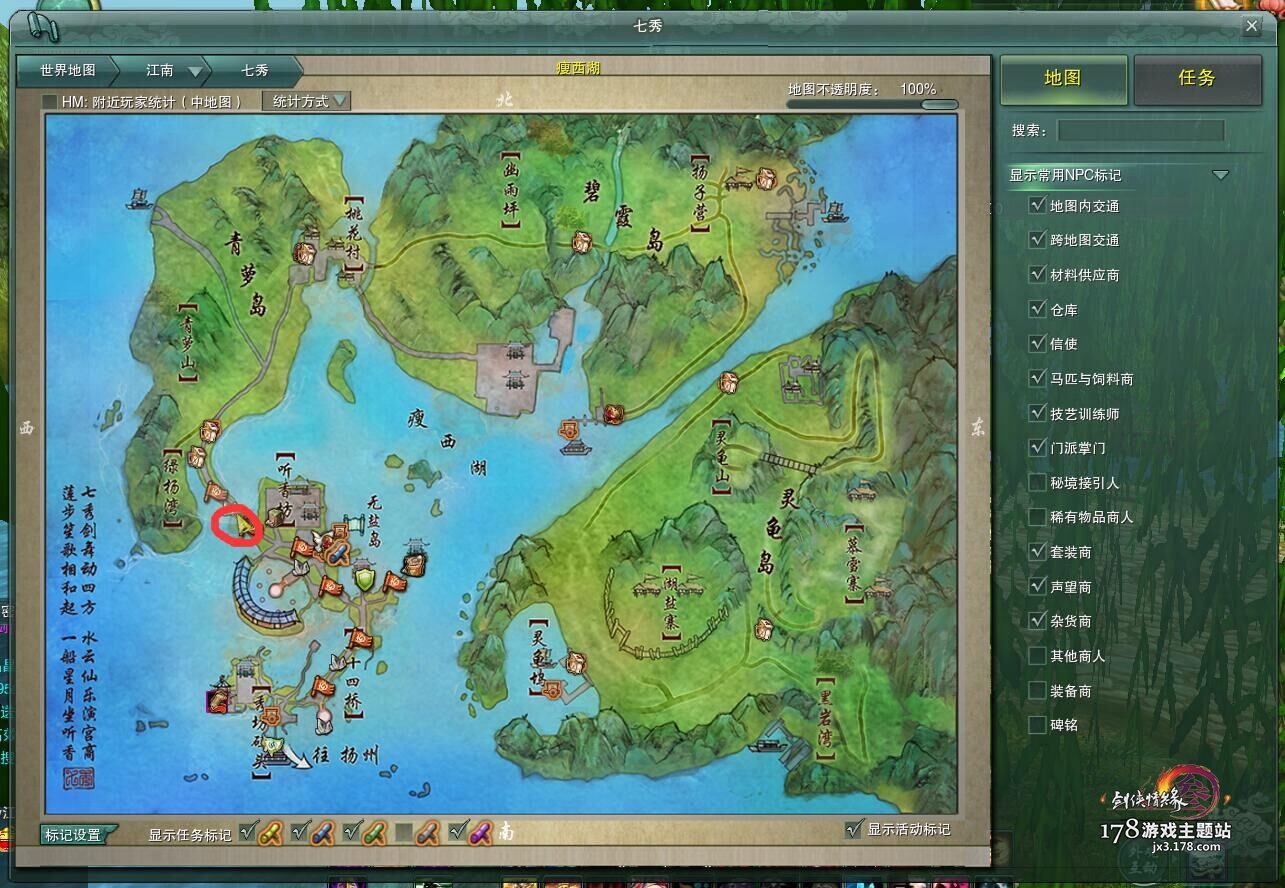Adjust the 地图不透明度 slider
The width and height of the screenshot is (1285, 888).
tap(938, 104)
